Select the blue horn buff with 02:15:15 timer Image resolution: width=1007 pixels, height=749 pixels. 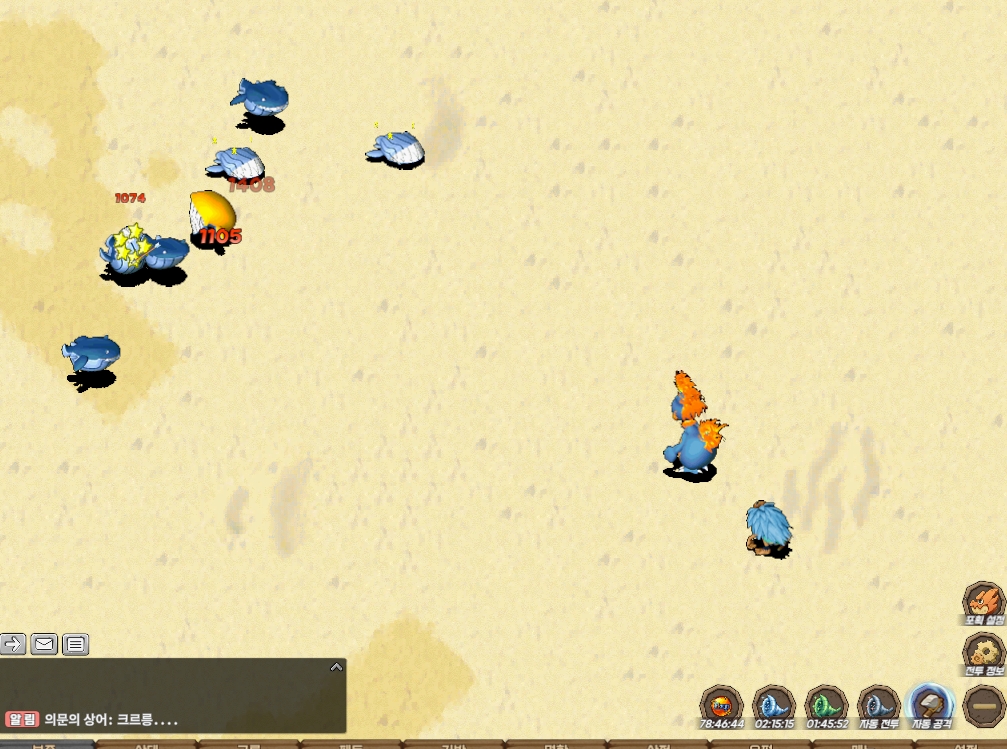773,706
